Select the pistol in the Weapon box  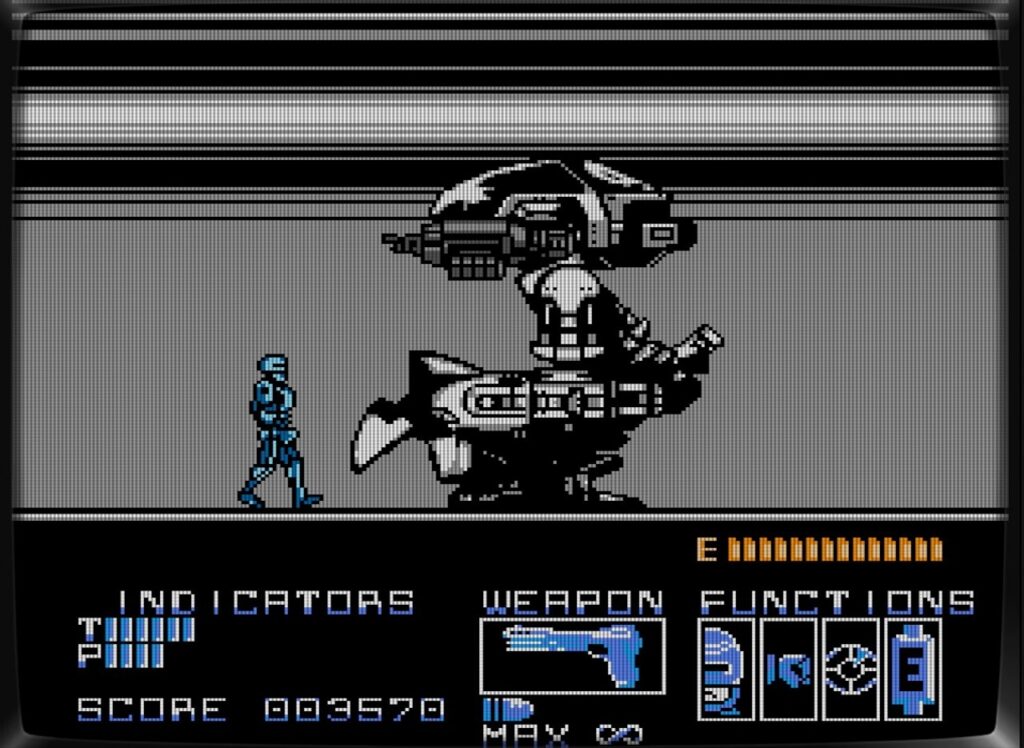coord(572,655)
